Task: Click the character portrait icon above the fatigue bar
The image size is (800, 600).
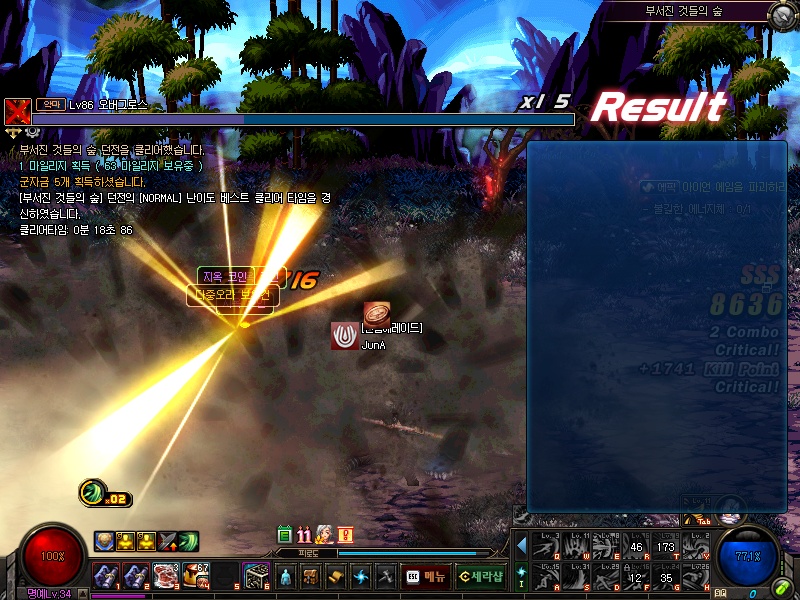Action: click(324, 535)
